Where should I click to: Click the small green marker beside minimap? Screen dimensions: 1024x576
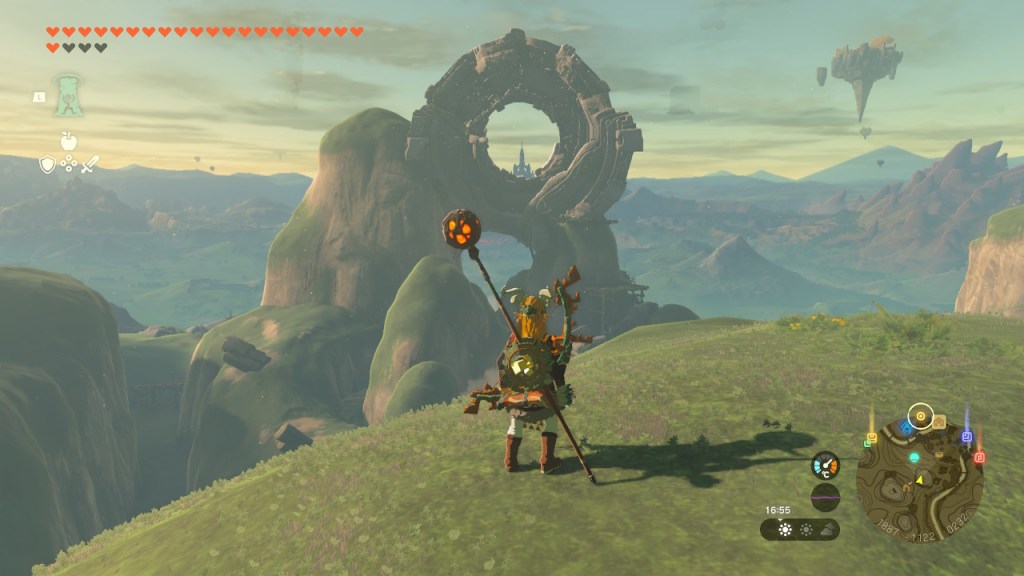(x=866, y=443)
